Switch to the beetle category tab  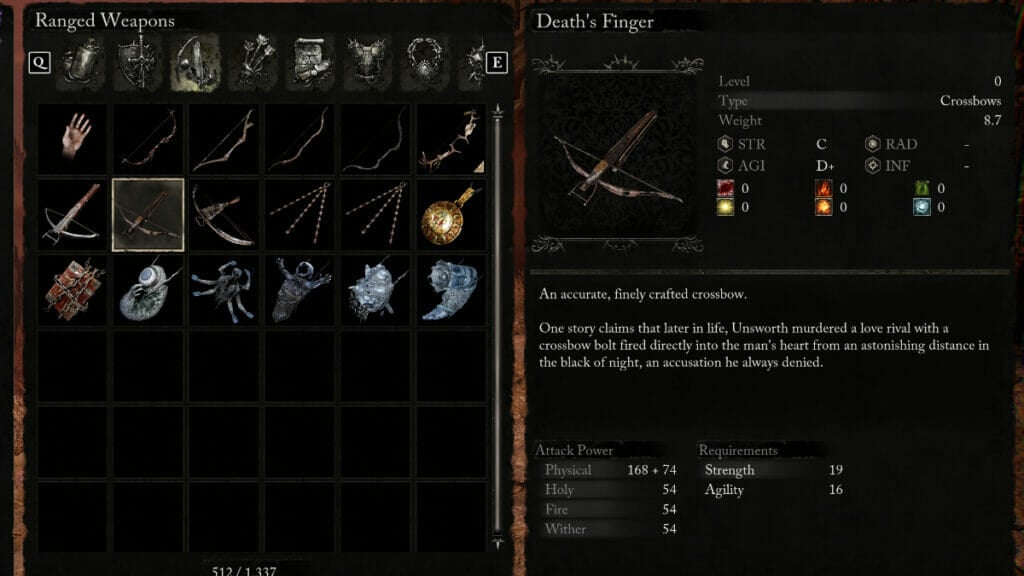tap(82, 64)
